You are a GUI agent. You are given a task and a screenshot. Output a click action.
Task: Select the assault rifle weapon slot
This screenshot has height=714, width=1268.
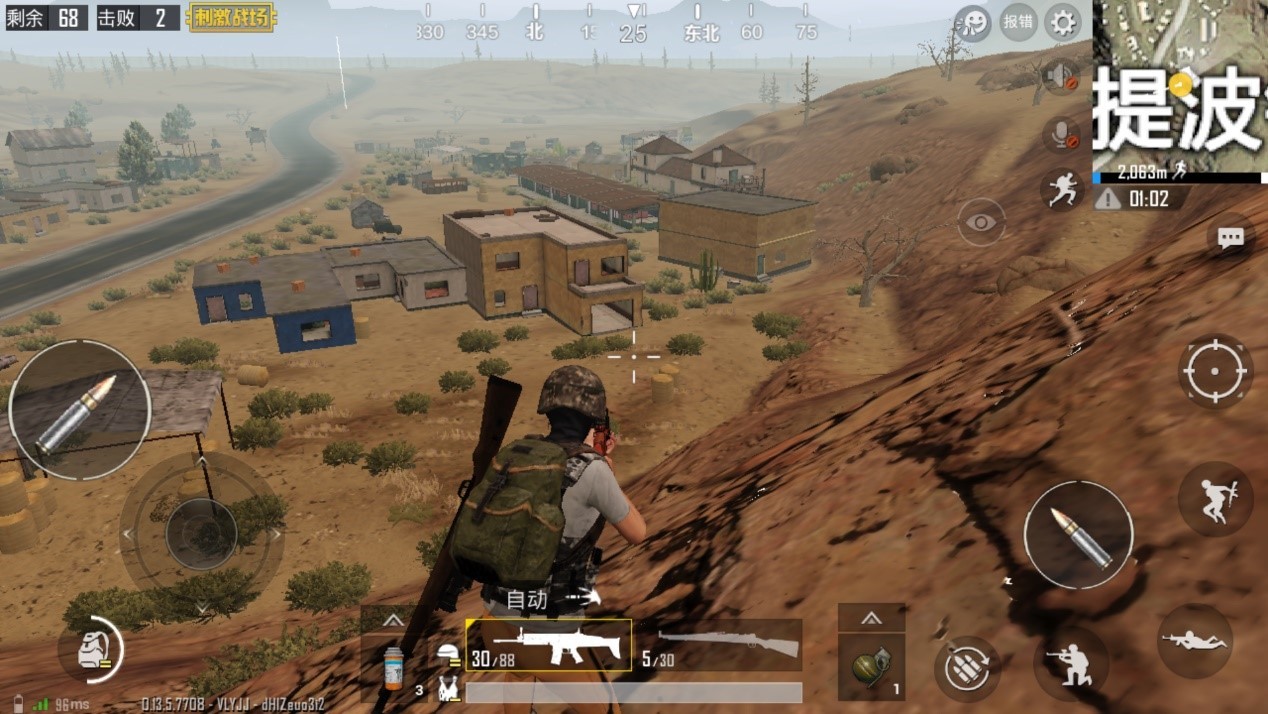pyautogui.click(x=548, y=645)
